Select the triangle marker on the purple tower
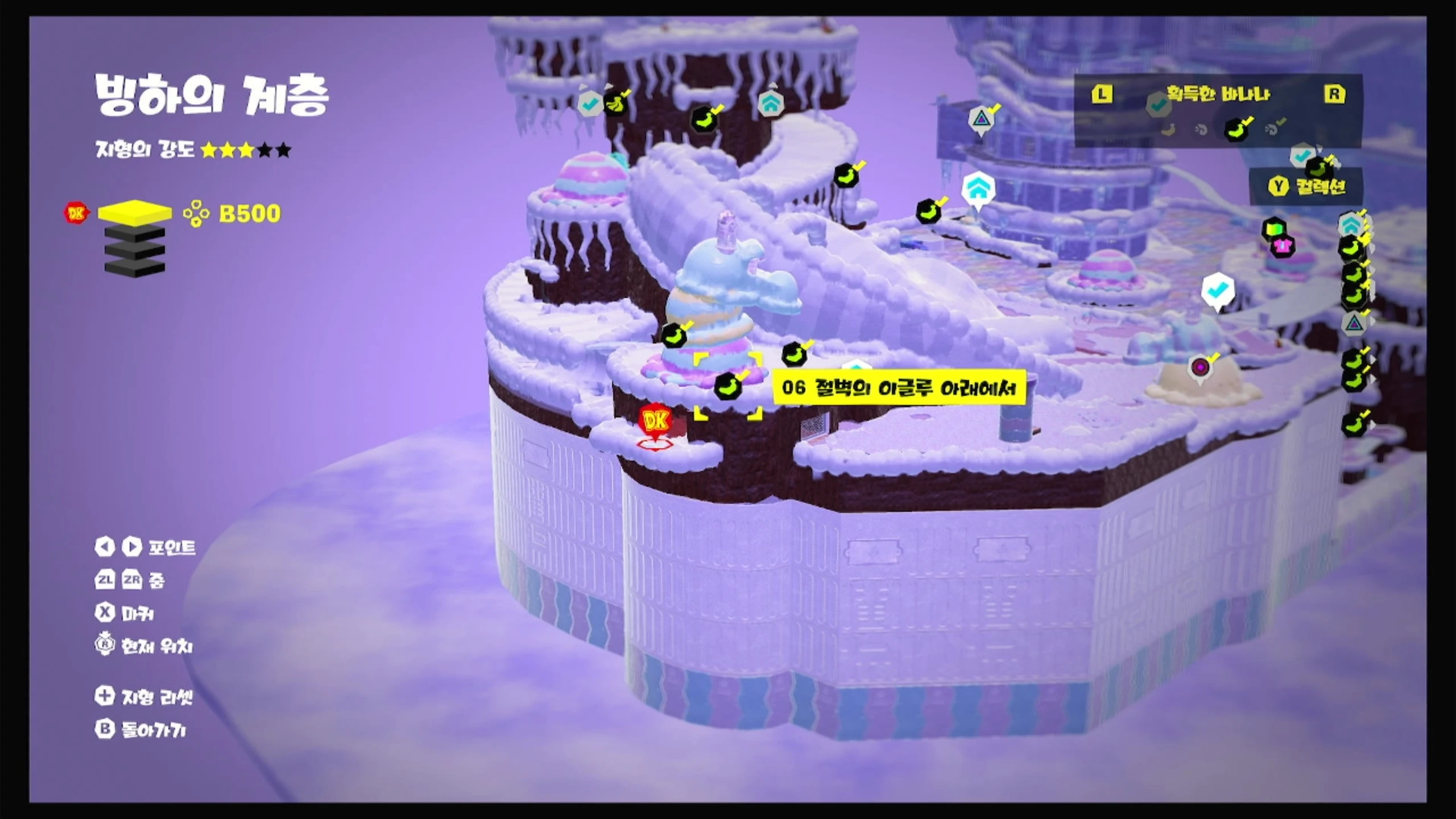The width and height of the screenshot is (1456, 819). [981, 119]
